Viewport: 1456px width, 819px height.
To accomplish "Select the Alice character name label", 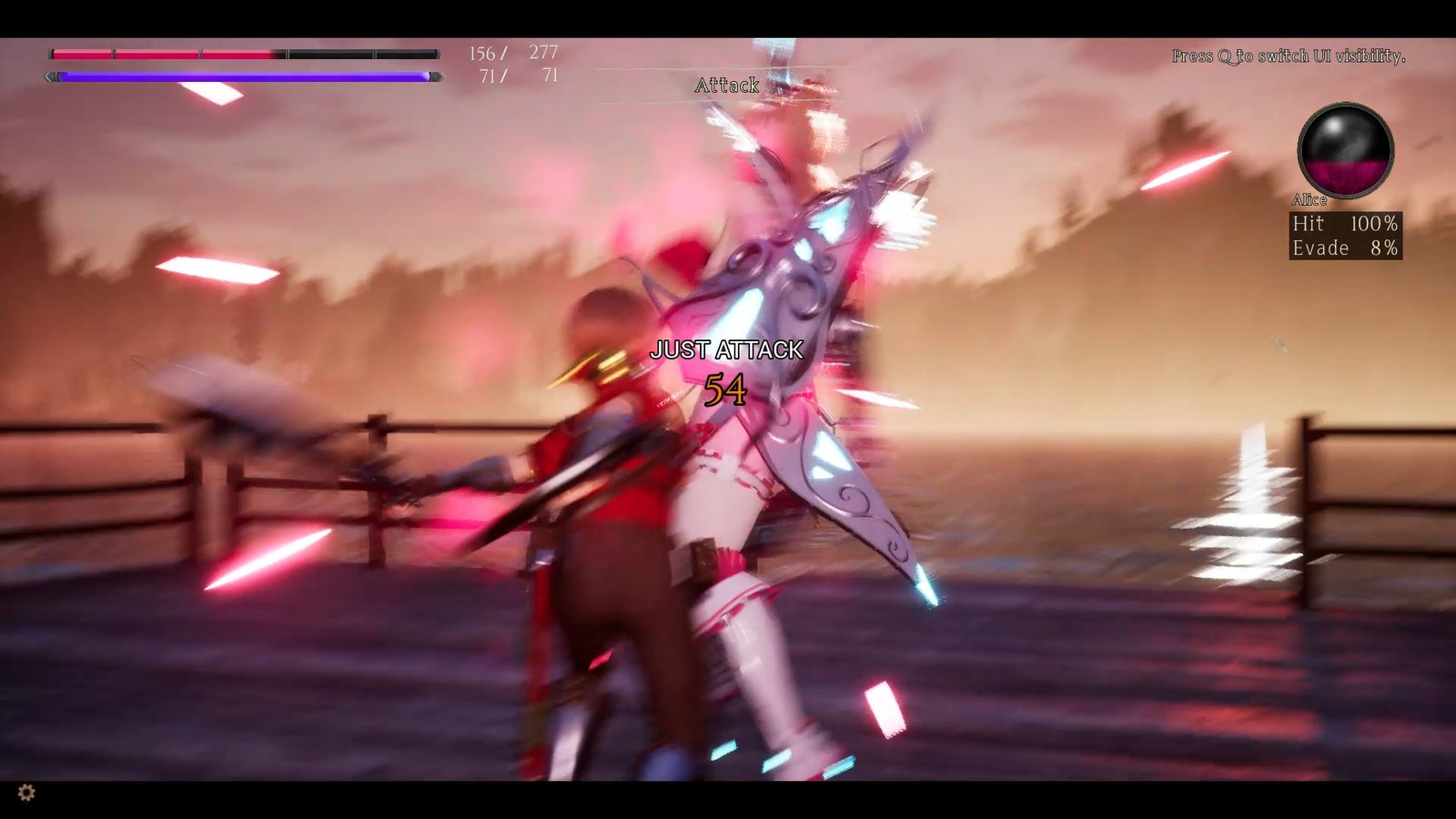I will coord(1310,200).
